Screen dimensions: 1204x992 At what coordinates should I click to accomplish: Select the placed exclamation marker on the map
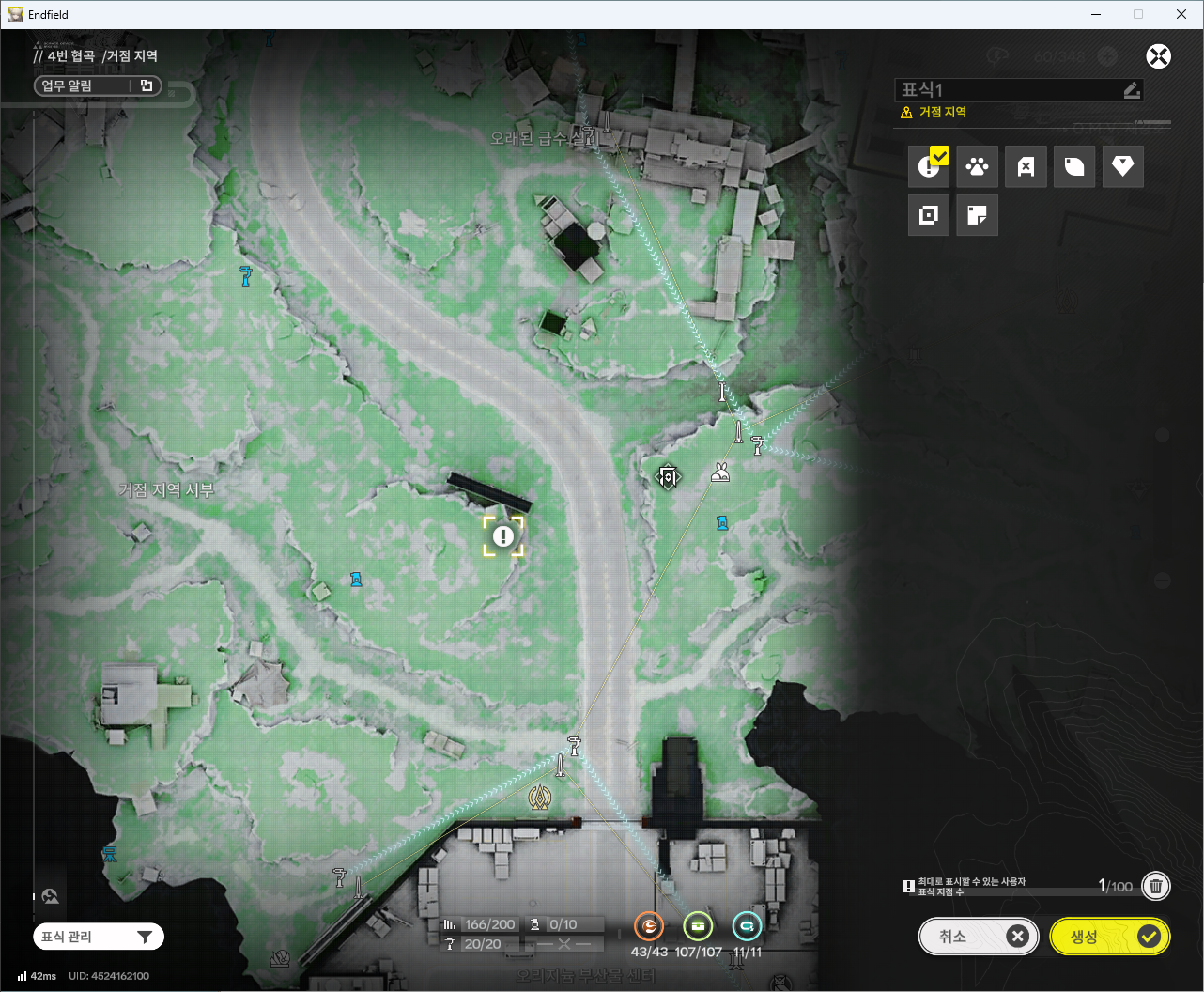click(503, 536)
